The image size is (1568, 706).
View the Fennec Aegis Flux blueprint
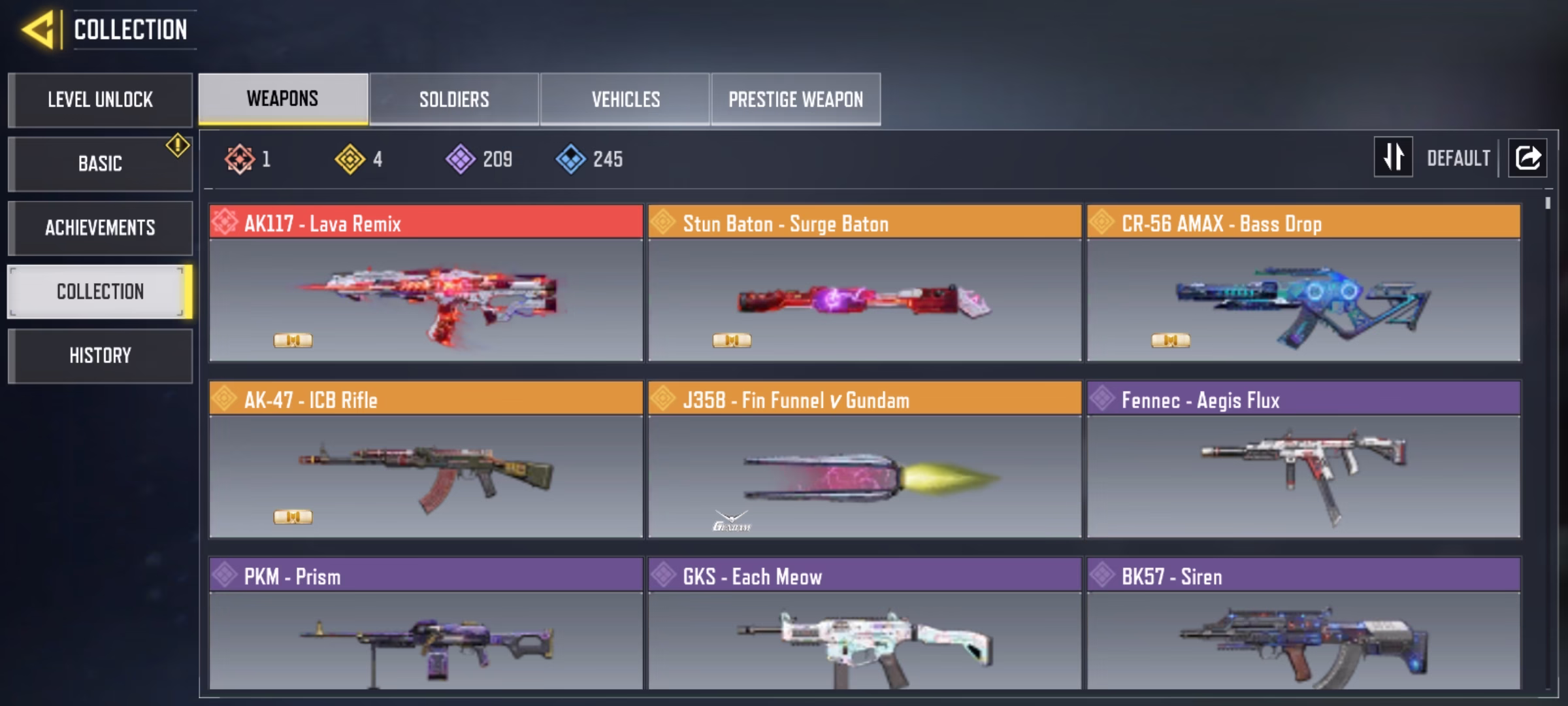1303,460
